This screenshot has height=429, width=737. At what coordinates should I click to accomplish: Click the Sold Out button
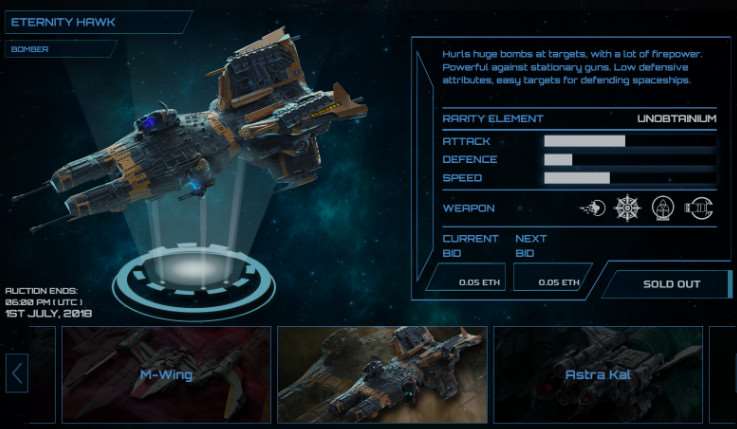pos(670,284)
